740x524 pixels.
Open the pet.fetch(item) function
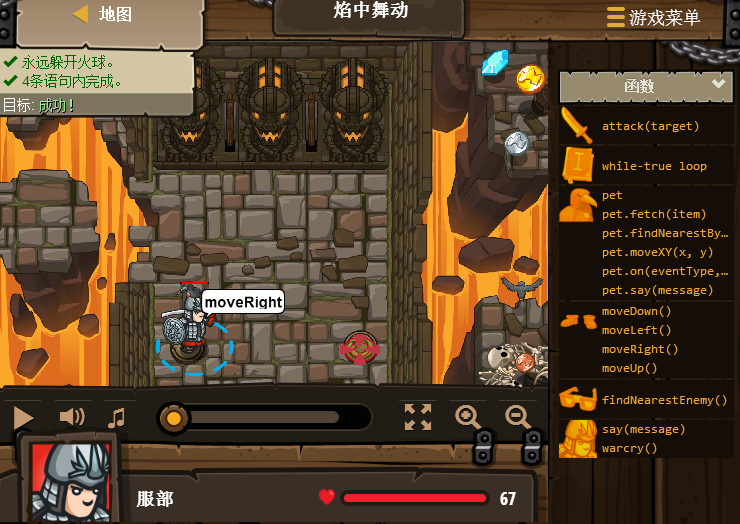tap(654, 214)
